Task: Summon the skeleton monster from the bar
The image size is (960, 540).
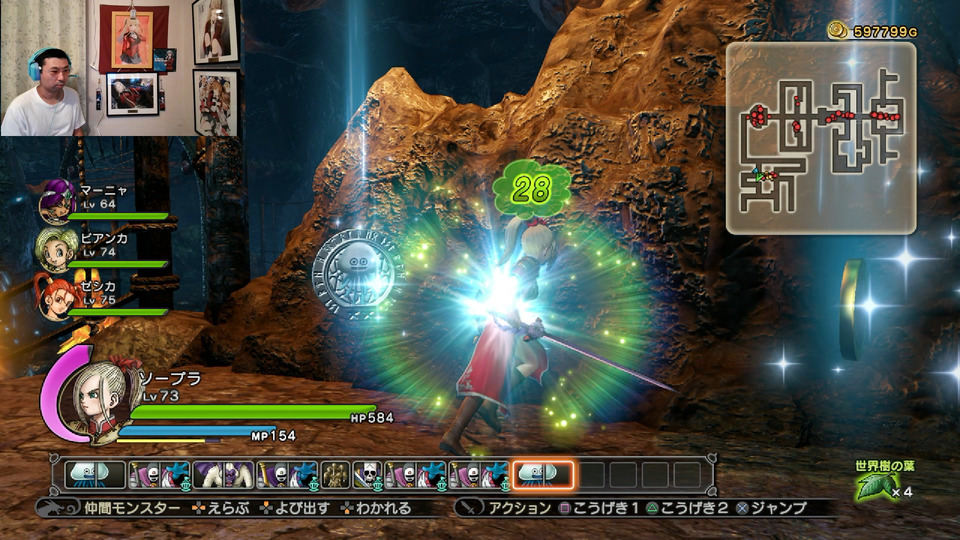Action: point(368,475)
